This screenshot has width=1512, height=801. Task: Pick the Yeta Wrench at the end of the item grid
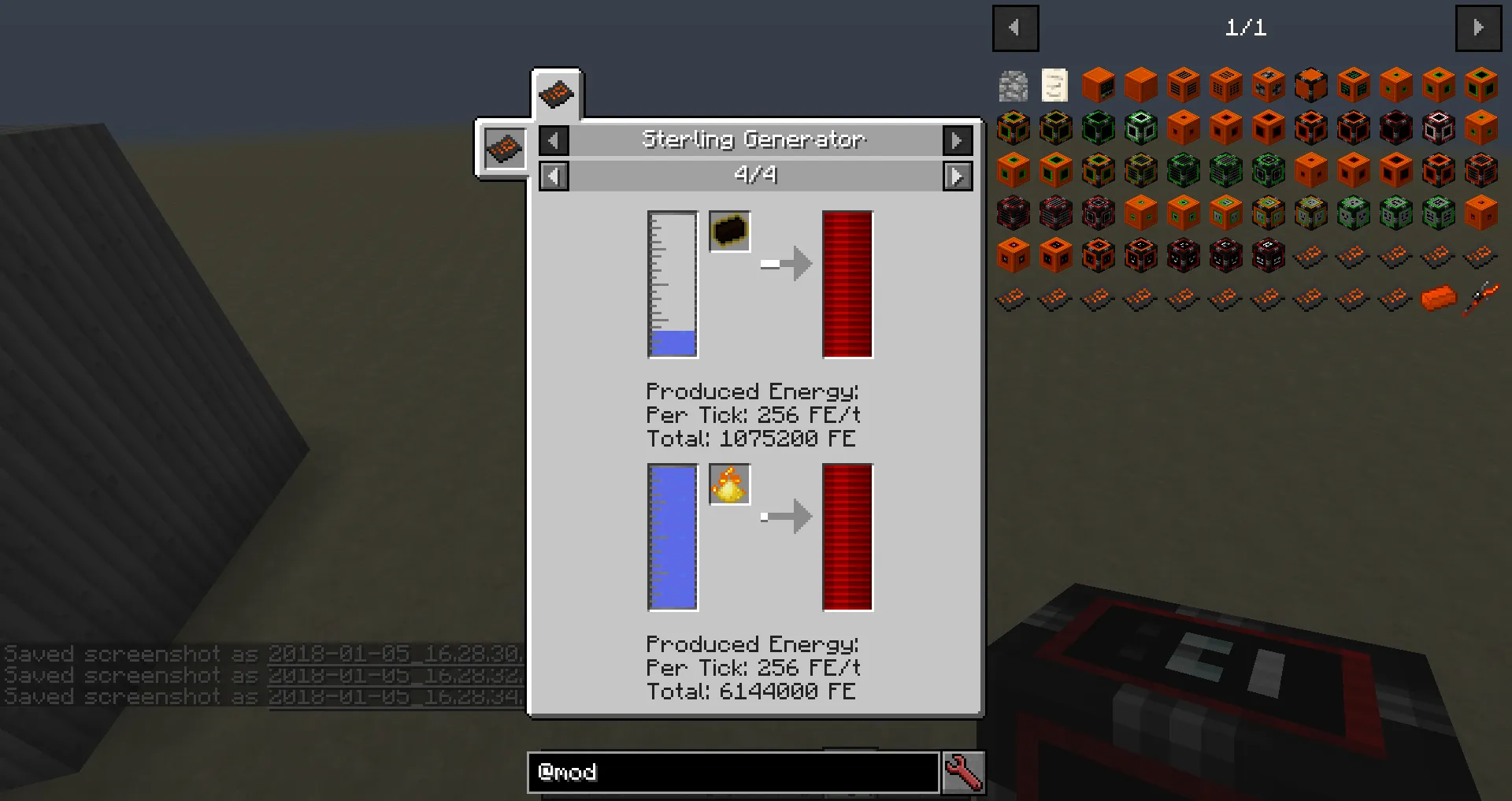(1480, 298)
